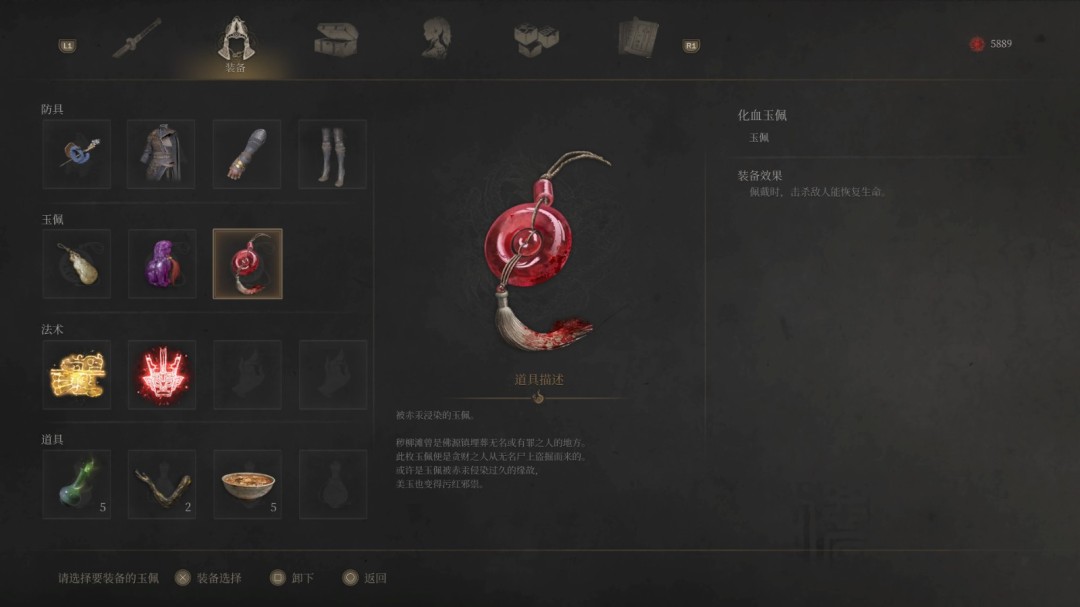Open the 装备 equipment tab
The width and height of the screenshot is (1080, 607).
click(x=236, y=42)
